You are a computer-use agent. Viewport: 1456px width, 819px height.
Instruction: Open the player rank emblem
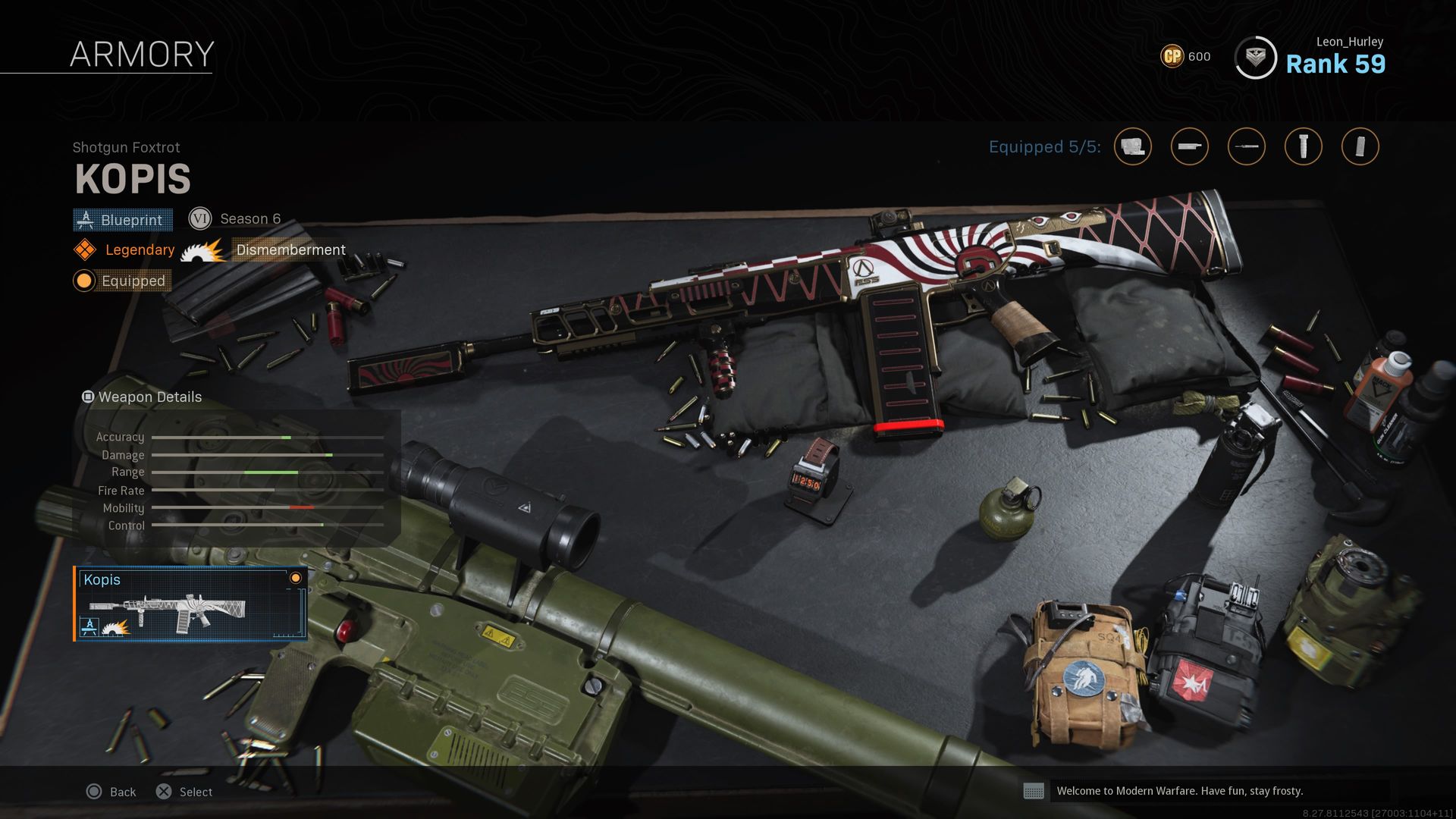tap(1255, 57)
